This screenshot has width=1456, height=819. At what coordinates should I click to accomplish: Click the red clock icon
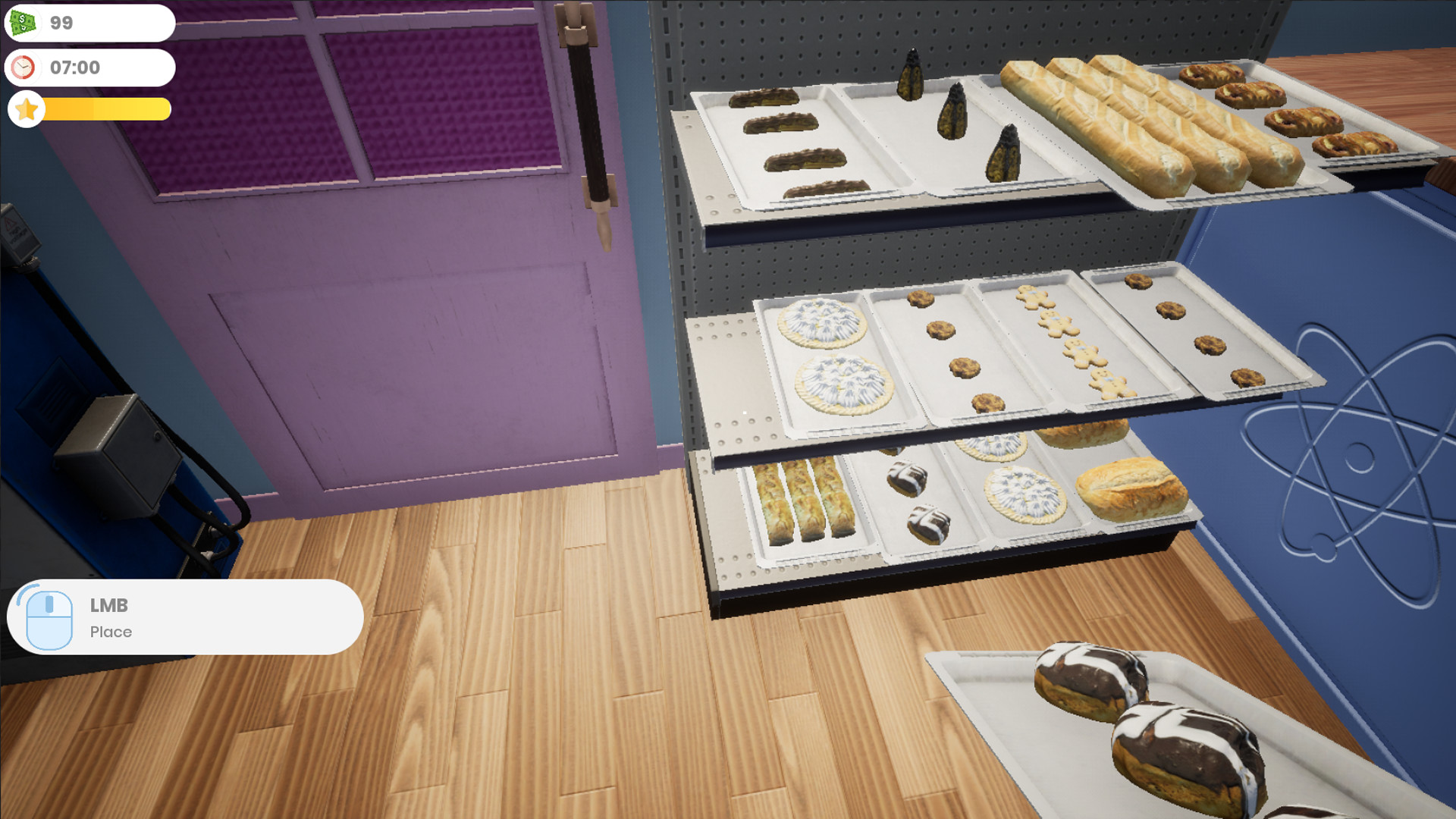click(x=24, y=67)
